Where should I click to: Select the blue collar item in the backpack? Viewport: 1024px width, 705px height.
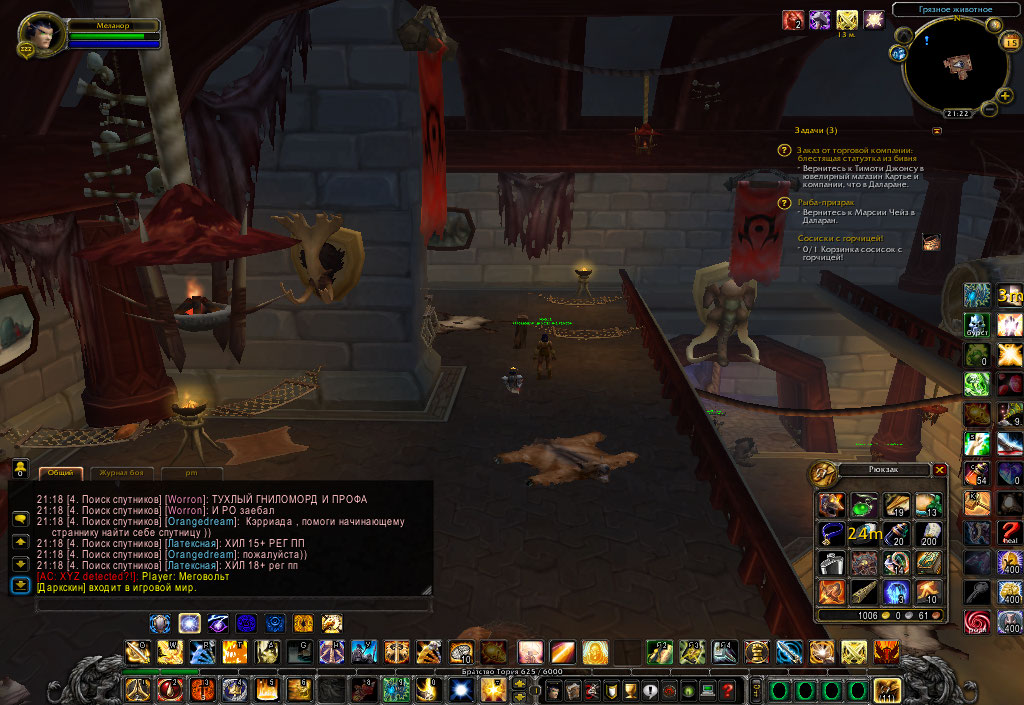tap(831, 535)
